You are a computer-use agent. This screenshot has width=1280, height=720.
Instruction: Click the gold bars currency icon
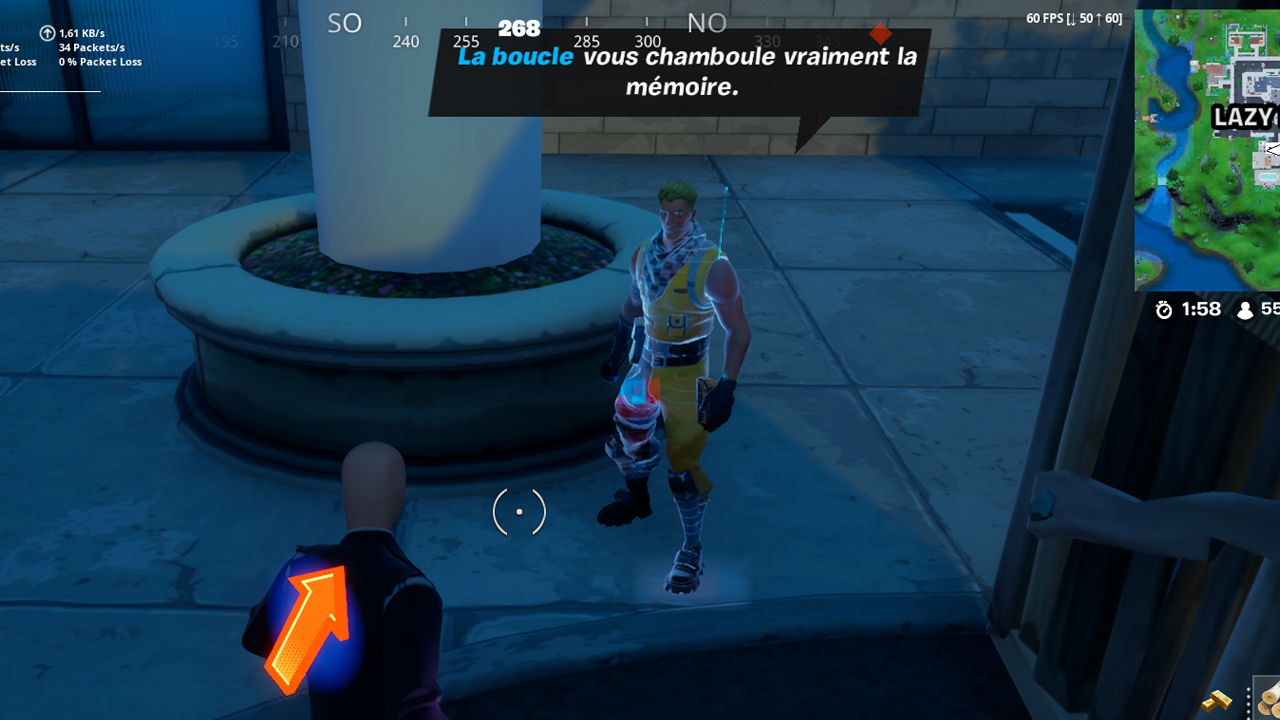(x=1217, y=699)
